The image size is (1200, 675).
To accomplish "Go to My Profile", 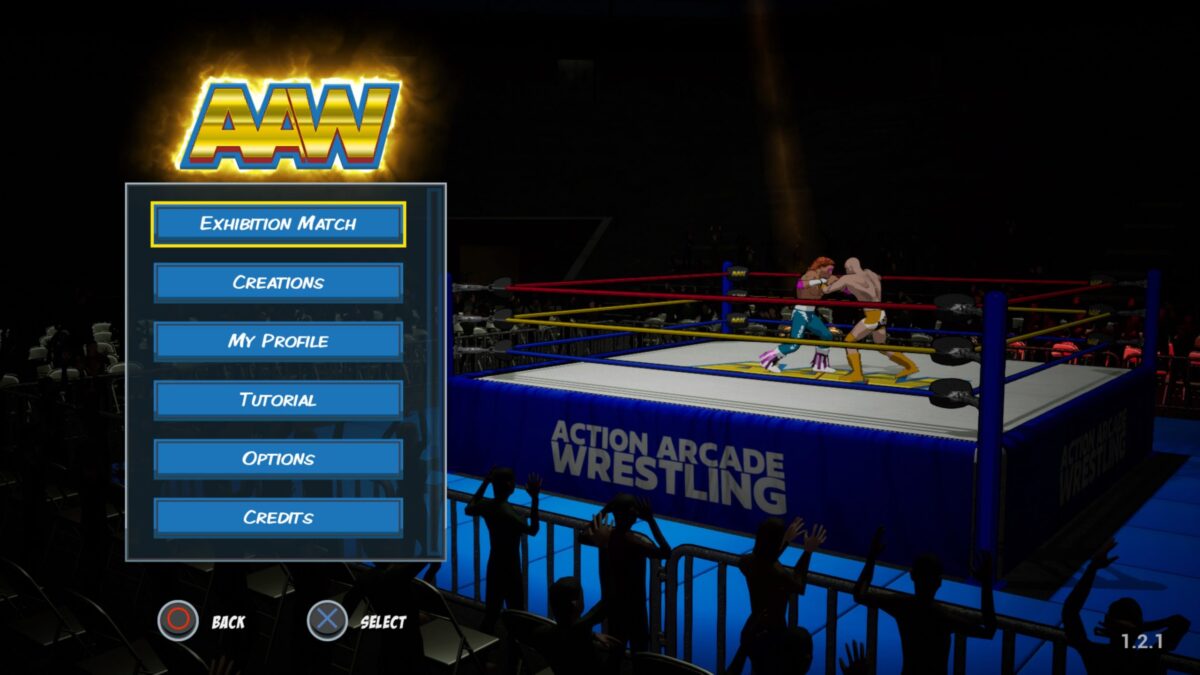I will click(278, 342).
